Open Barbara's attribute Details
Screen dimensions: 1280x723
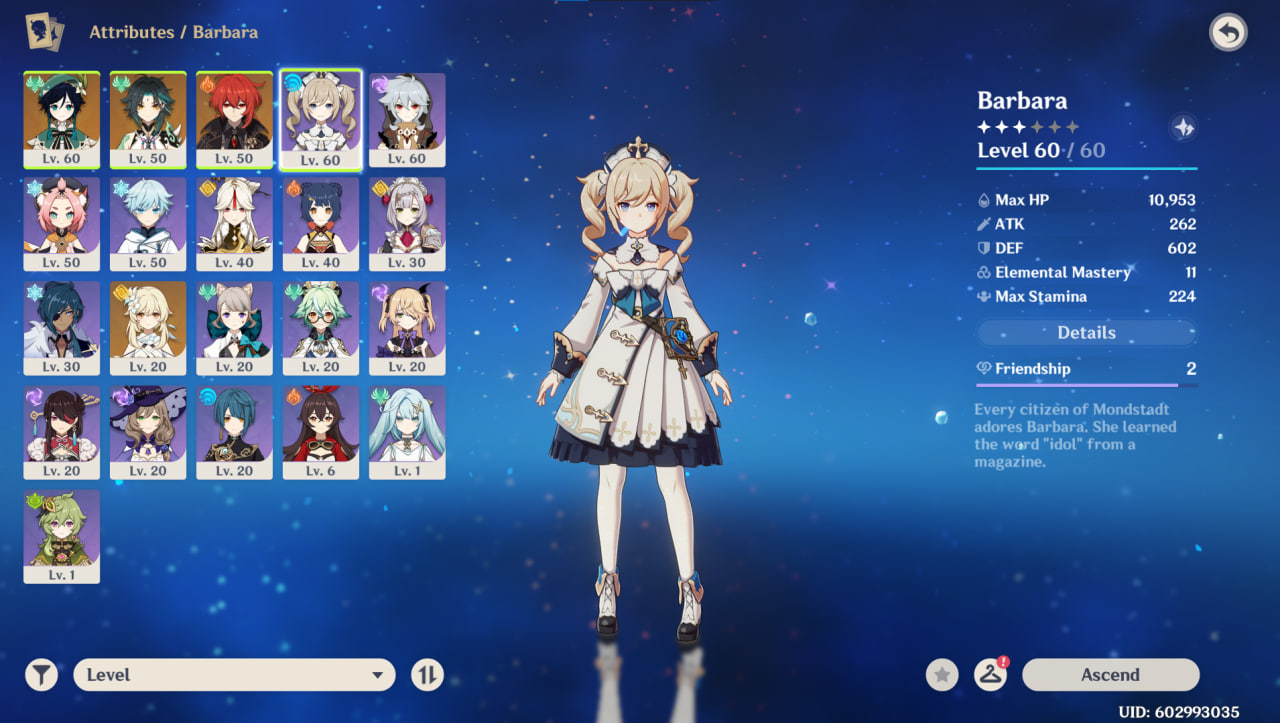click(x=1086, y=333)
